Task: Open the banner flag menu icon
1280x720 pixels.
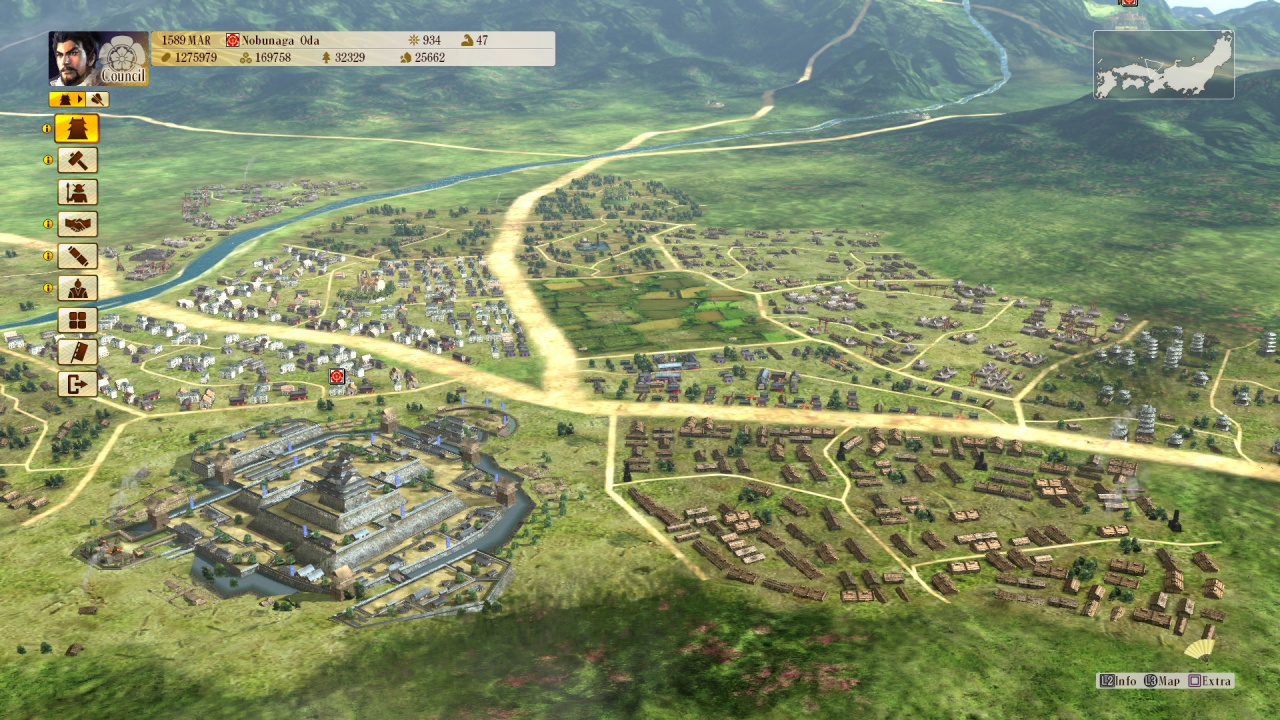Action: pyautogui.click(x=77, y=352)
